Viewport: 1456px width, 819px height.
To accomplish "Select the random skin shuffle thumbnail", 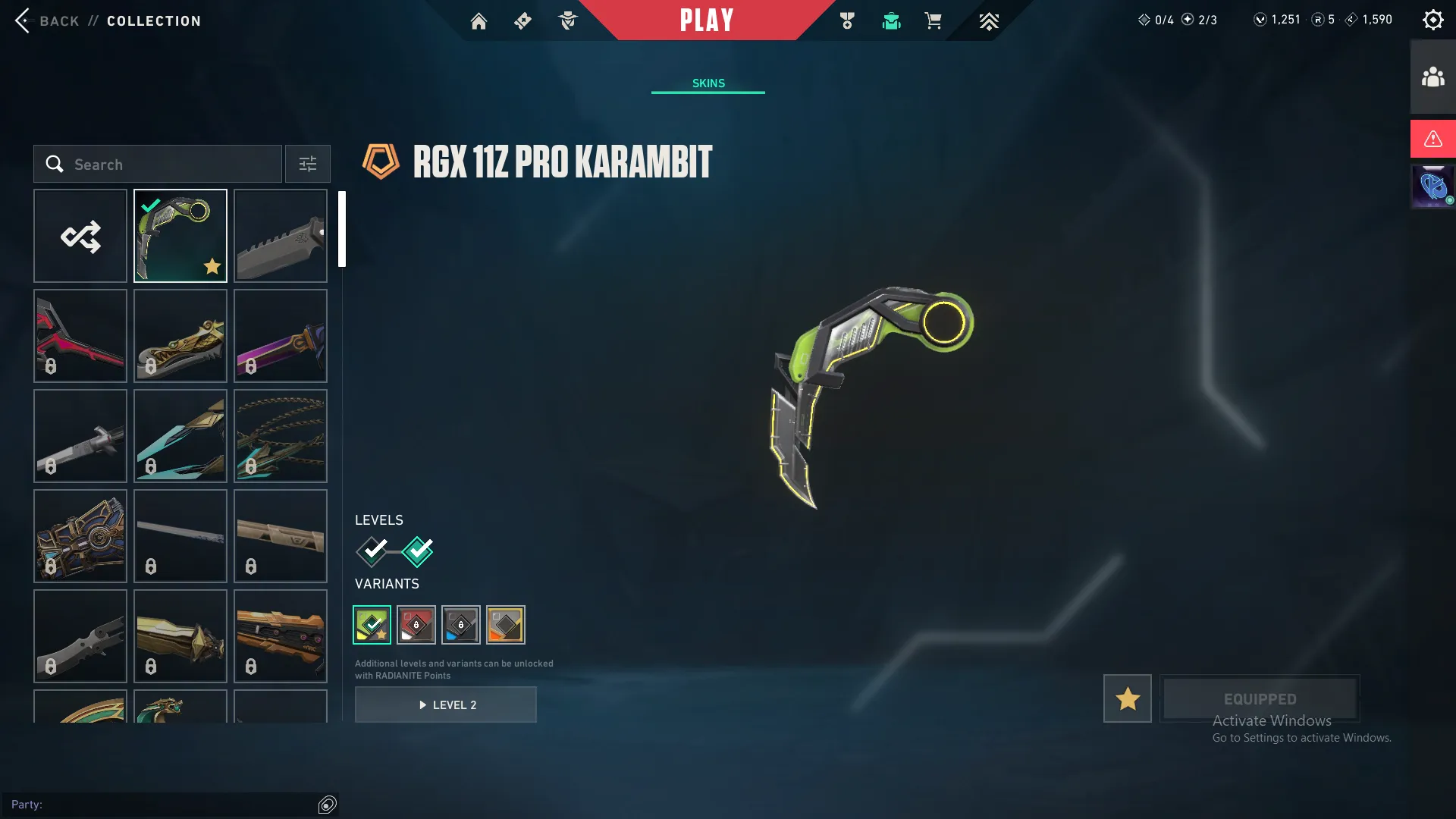I will point(80,236).
